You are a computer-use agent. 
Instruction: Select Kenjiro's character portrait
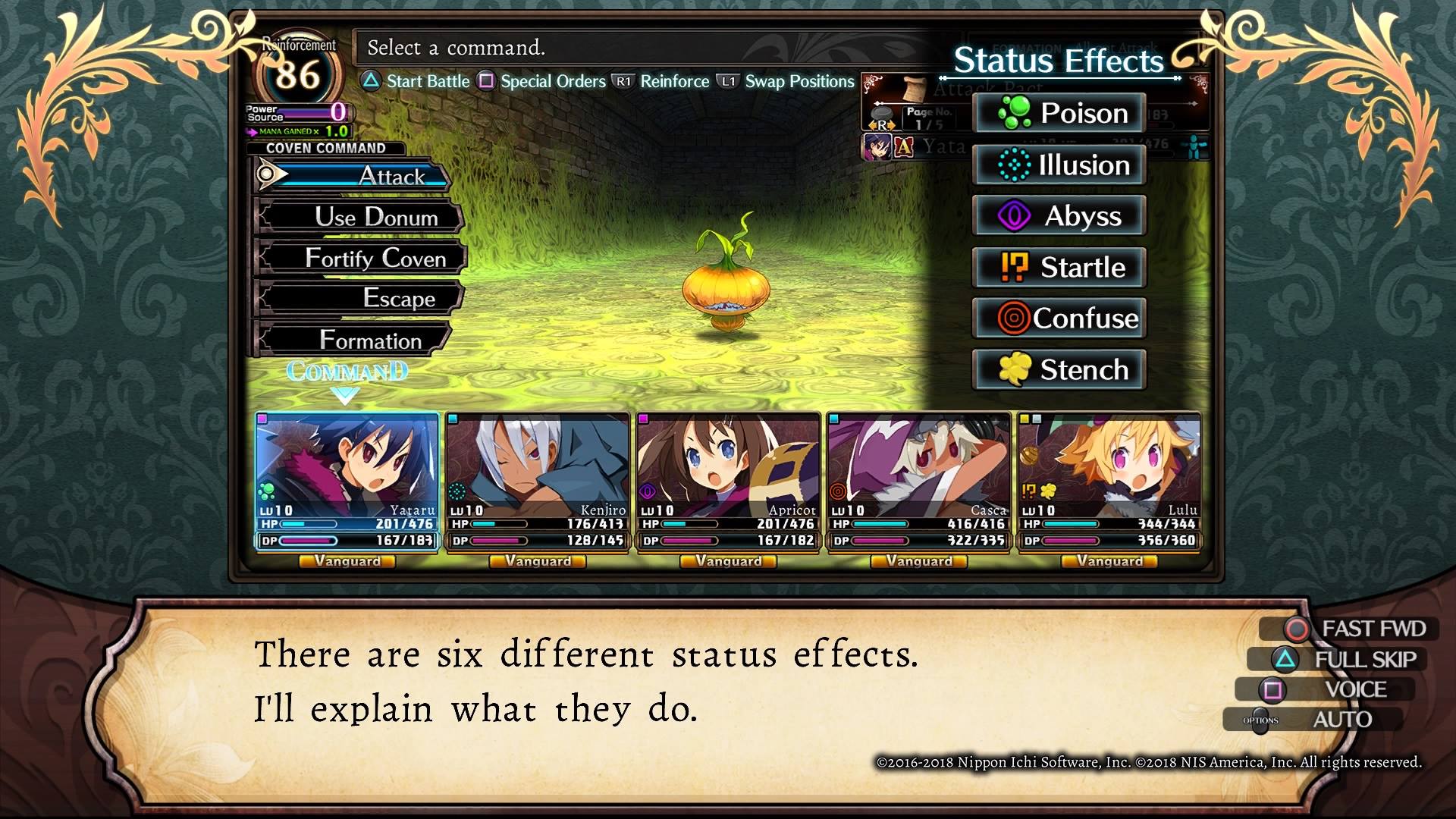(x=538, y=463)
